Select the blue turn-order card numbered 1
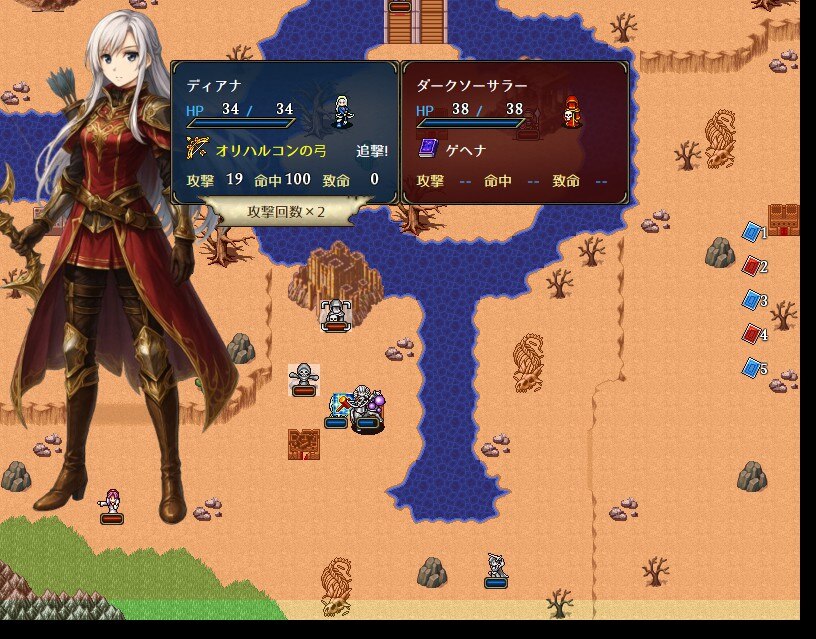Screen dimensions: 816x639 tap(751, 232)
